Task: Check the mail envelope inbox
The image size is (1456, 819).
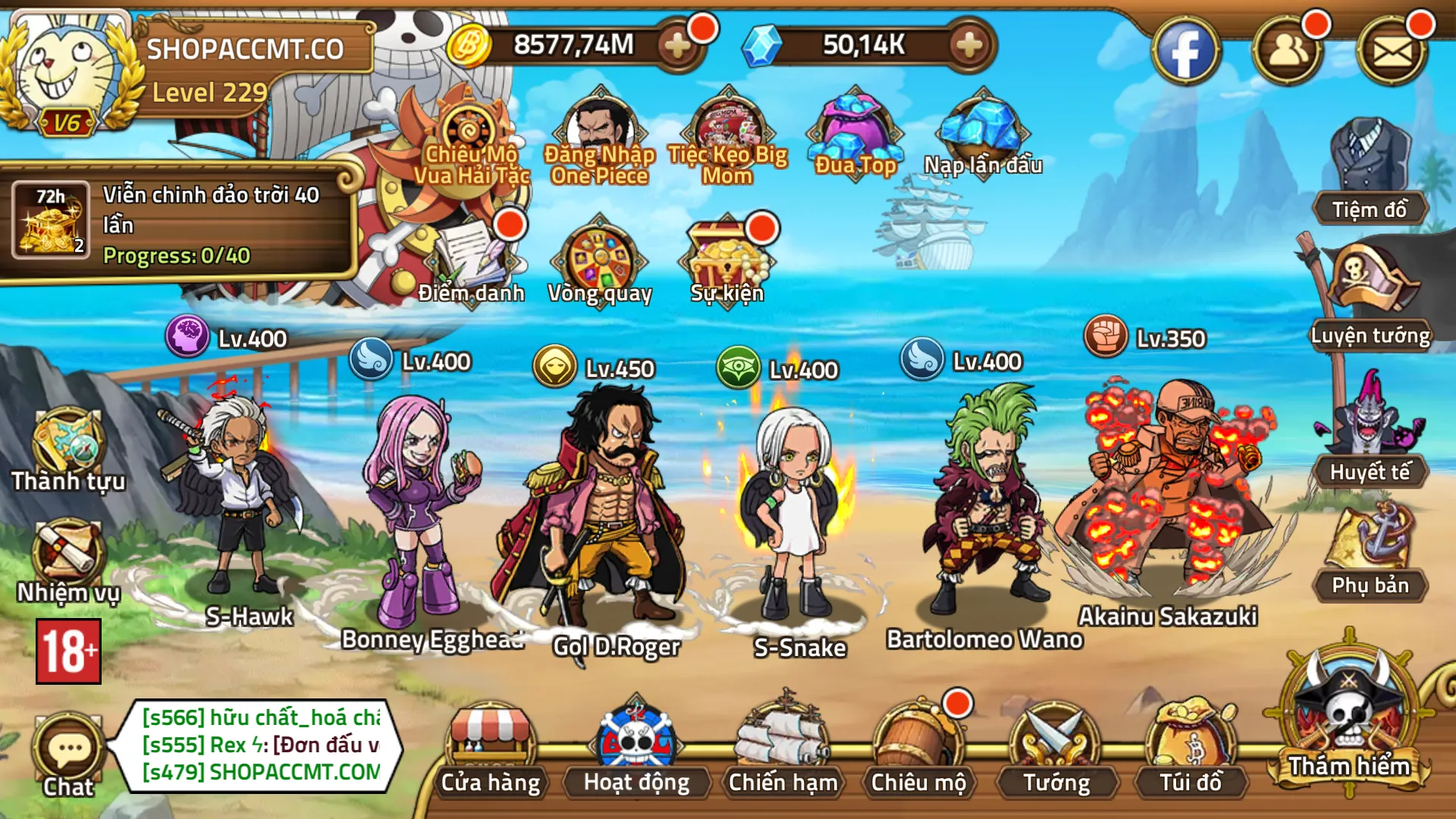Action: [x=1392, y=52]
